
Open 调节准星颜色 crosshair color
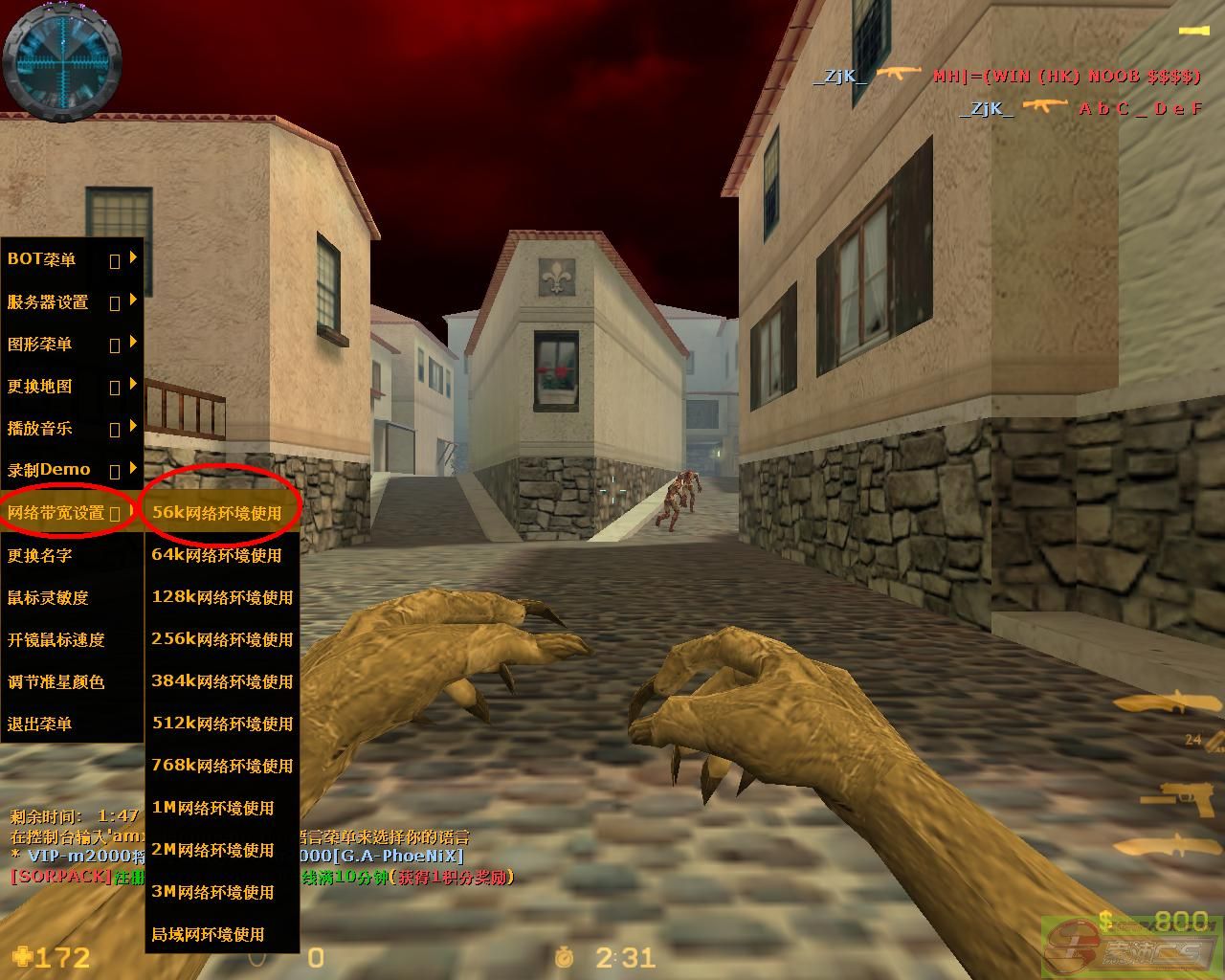[x=56, y=681]
